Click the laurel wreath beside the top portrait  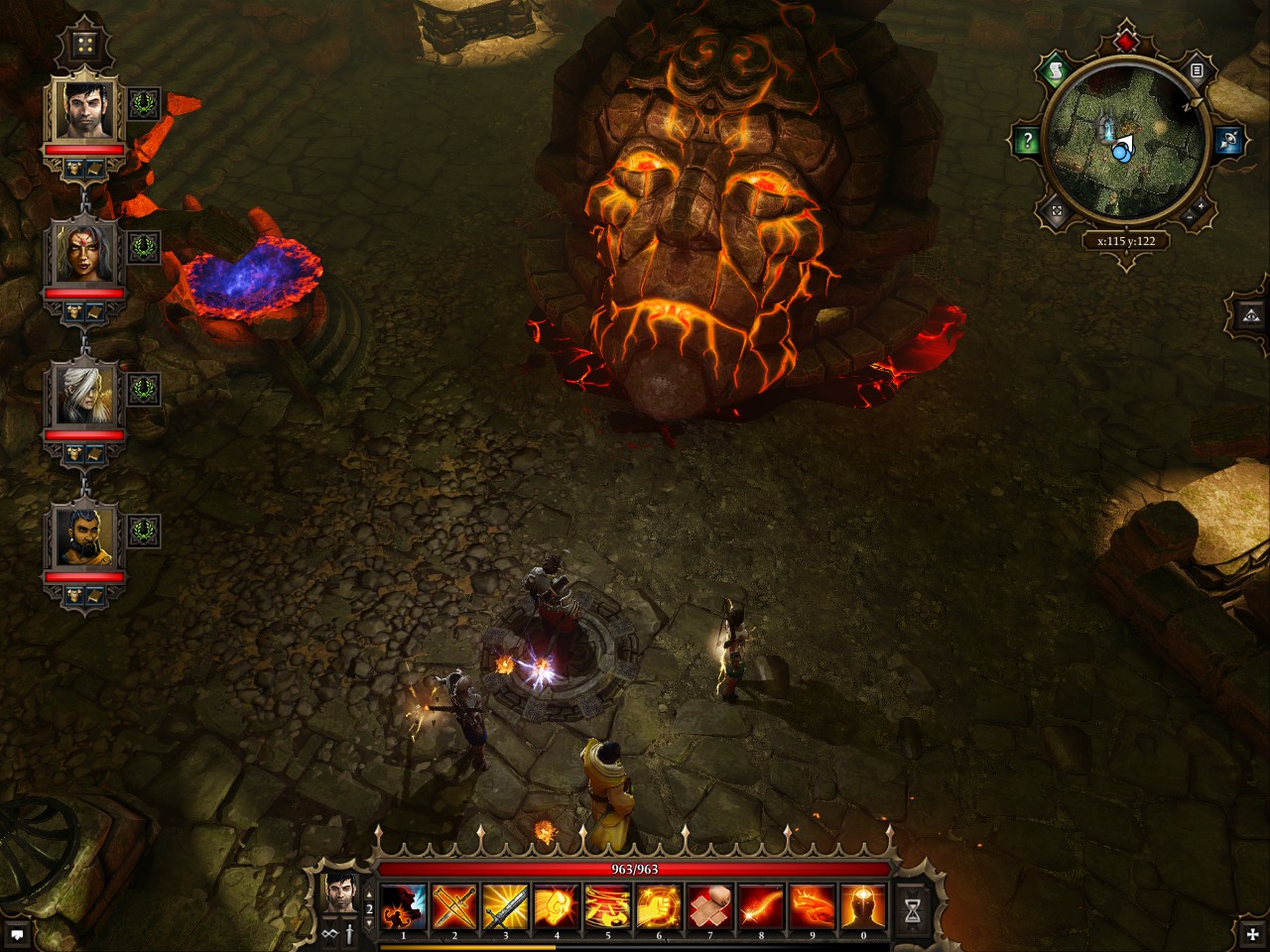143,101
